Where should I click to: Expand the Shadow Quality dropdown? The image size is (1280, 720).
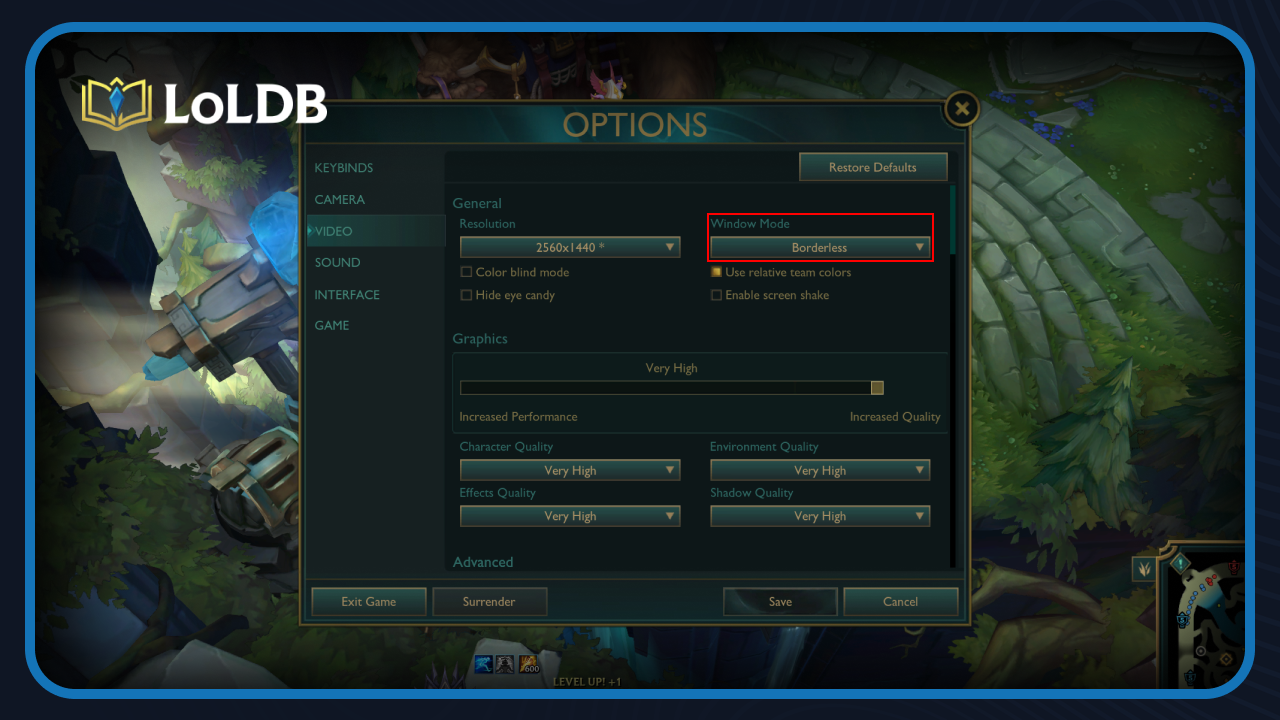[x=819, y=516]
